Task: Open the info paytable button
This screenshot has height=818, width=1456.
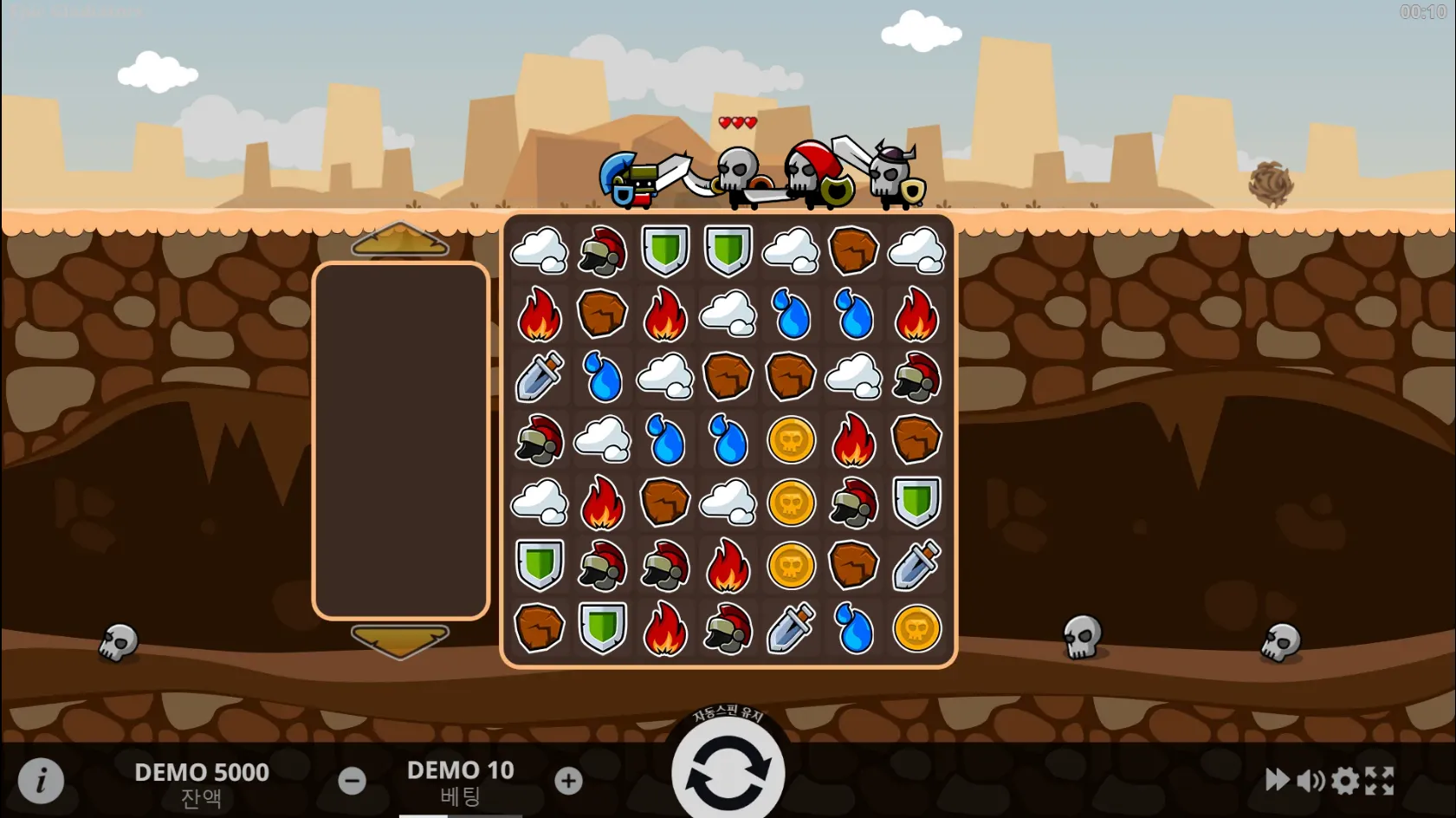Action: point(41,780)
